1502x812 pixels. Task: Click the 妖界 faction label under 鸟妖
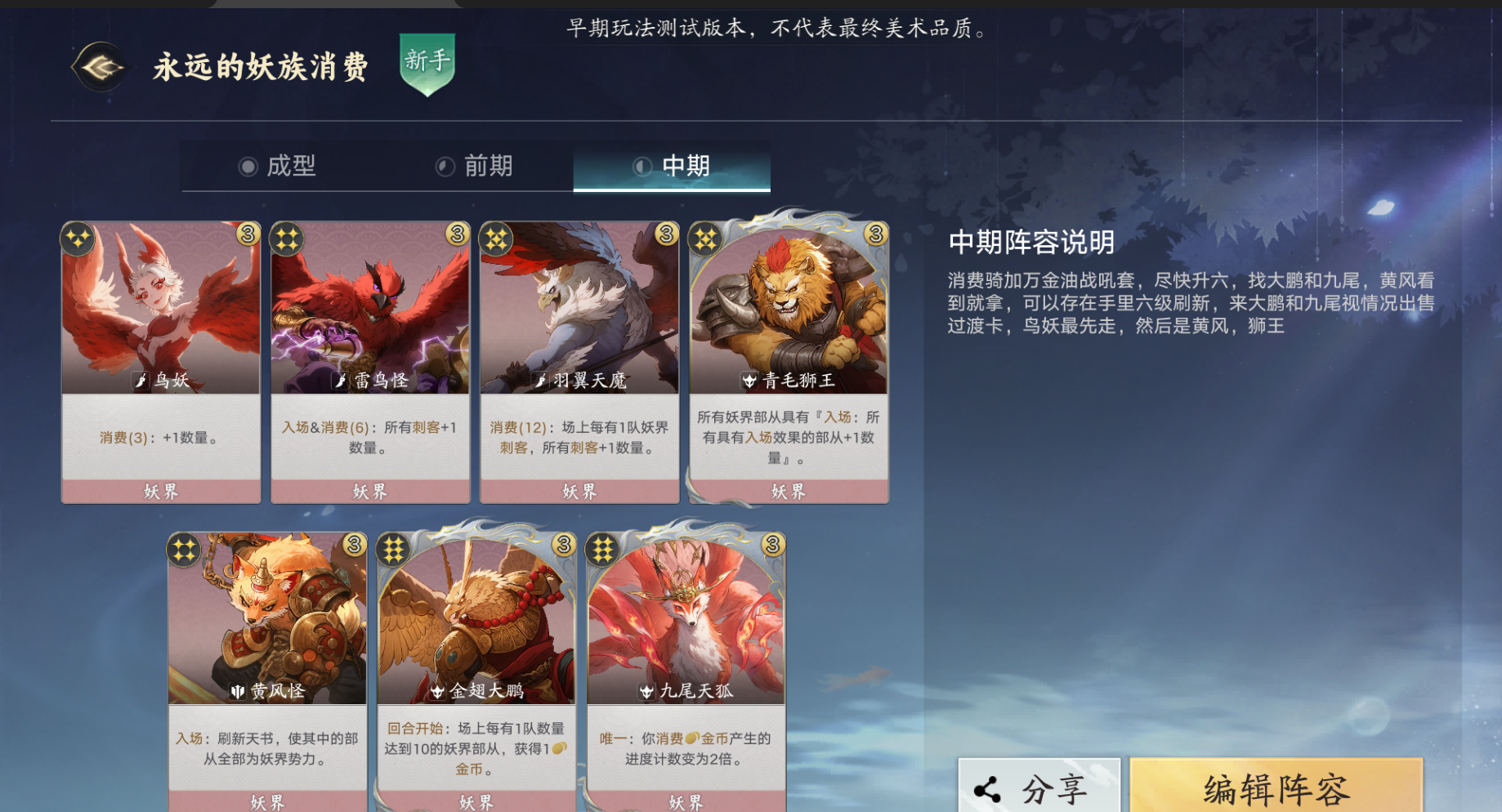(160, 490)
